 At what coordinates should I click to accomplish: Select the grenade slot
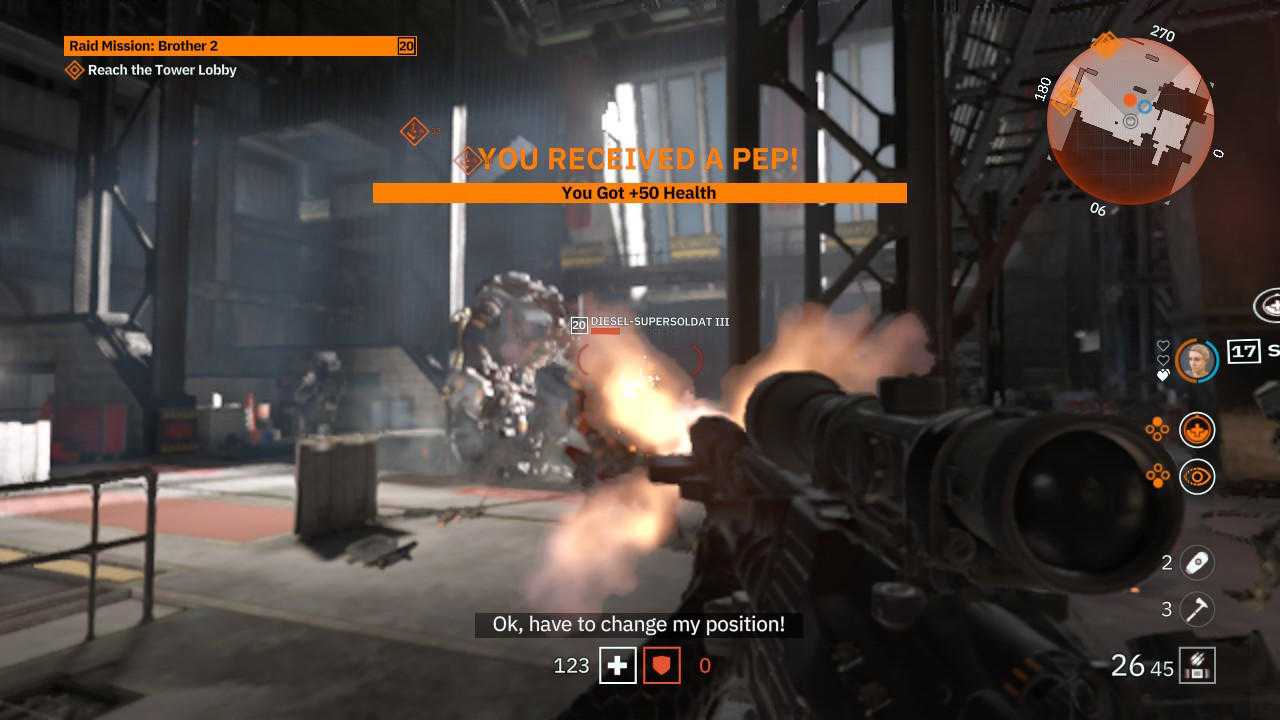[x=1197, y=563]
